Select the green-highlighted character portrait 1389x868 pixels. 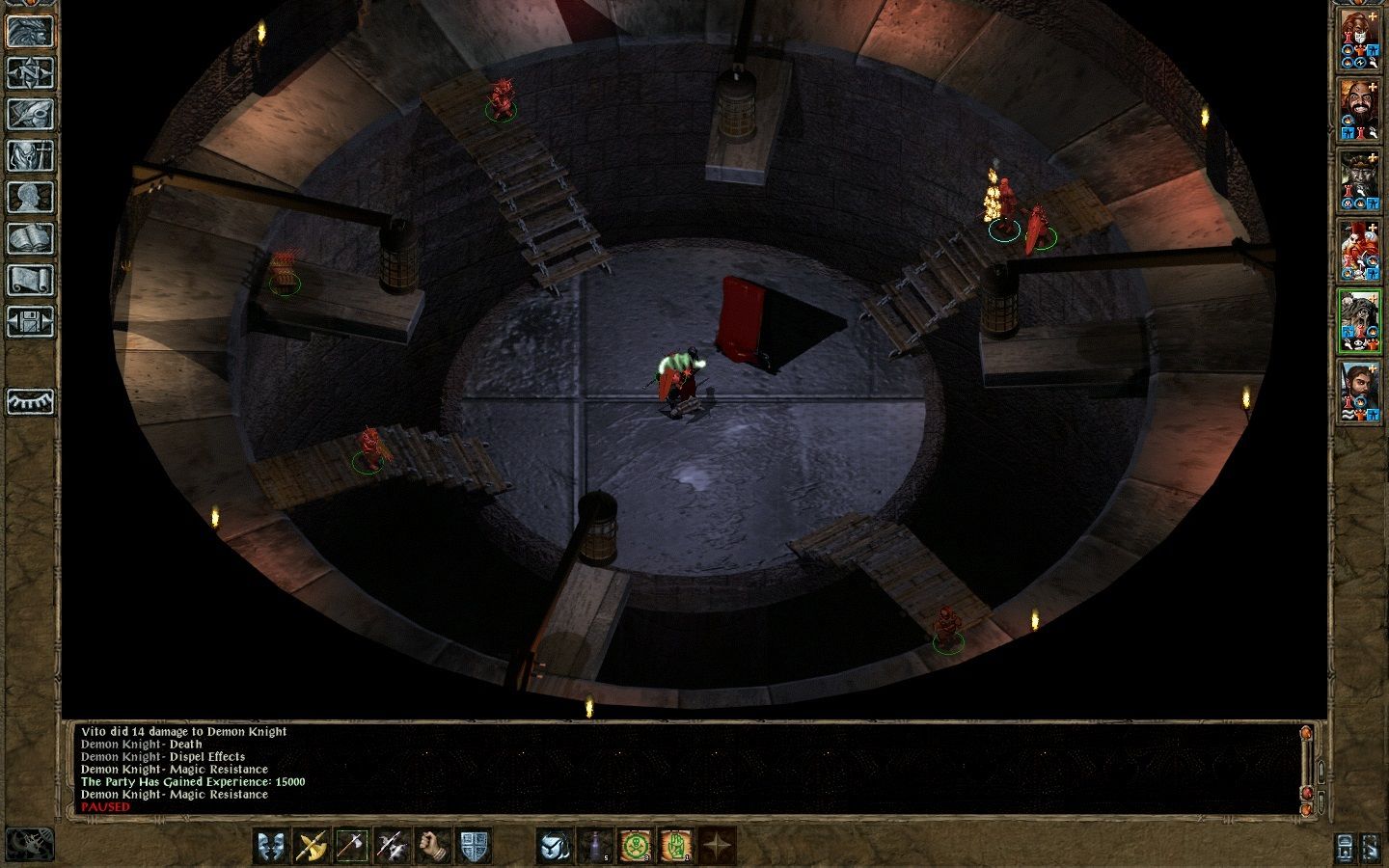(x=1358, y=320)
